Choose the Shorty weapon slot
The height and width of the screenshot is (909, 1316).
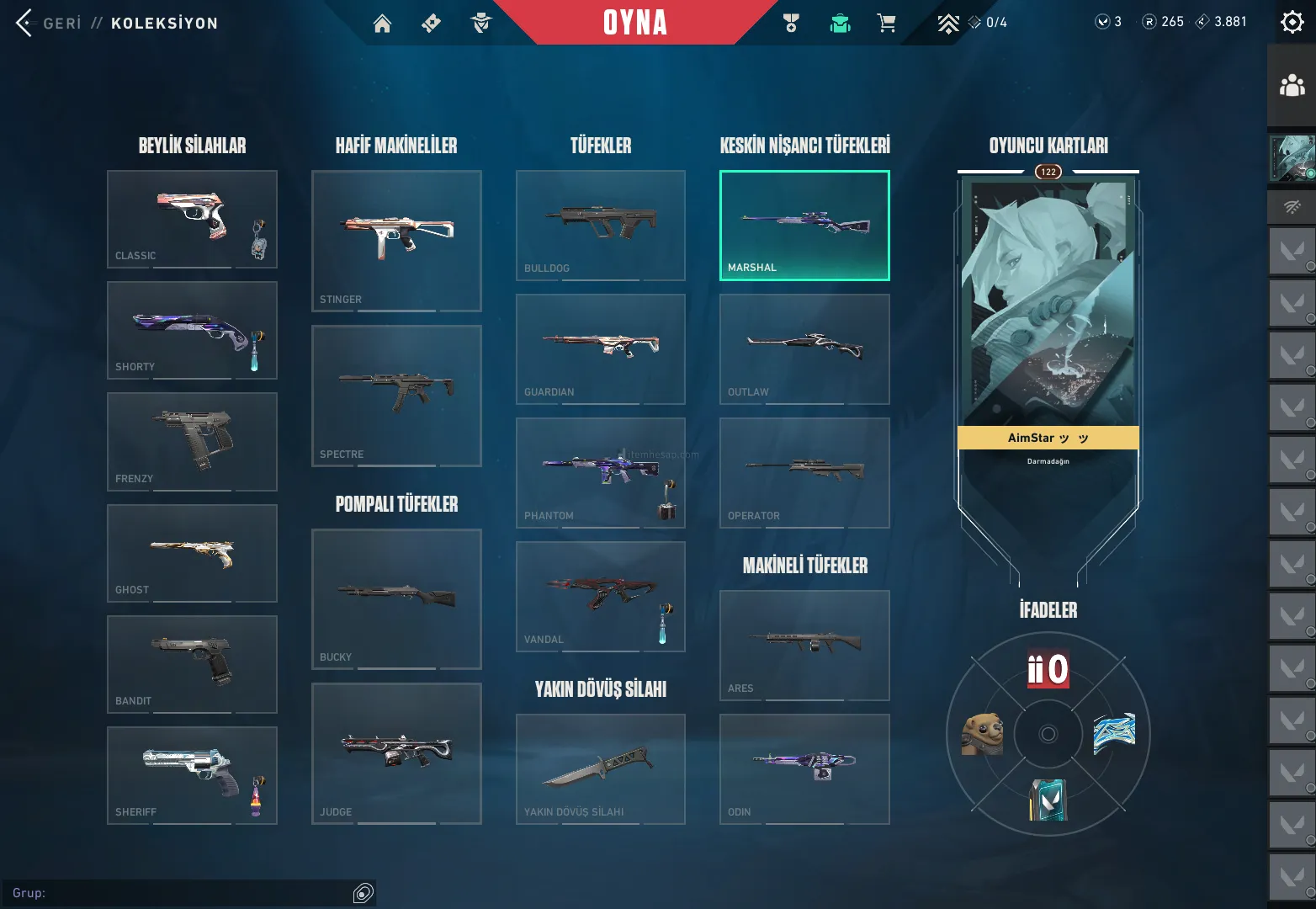click(x=192, y=330)
